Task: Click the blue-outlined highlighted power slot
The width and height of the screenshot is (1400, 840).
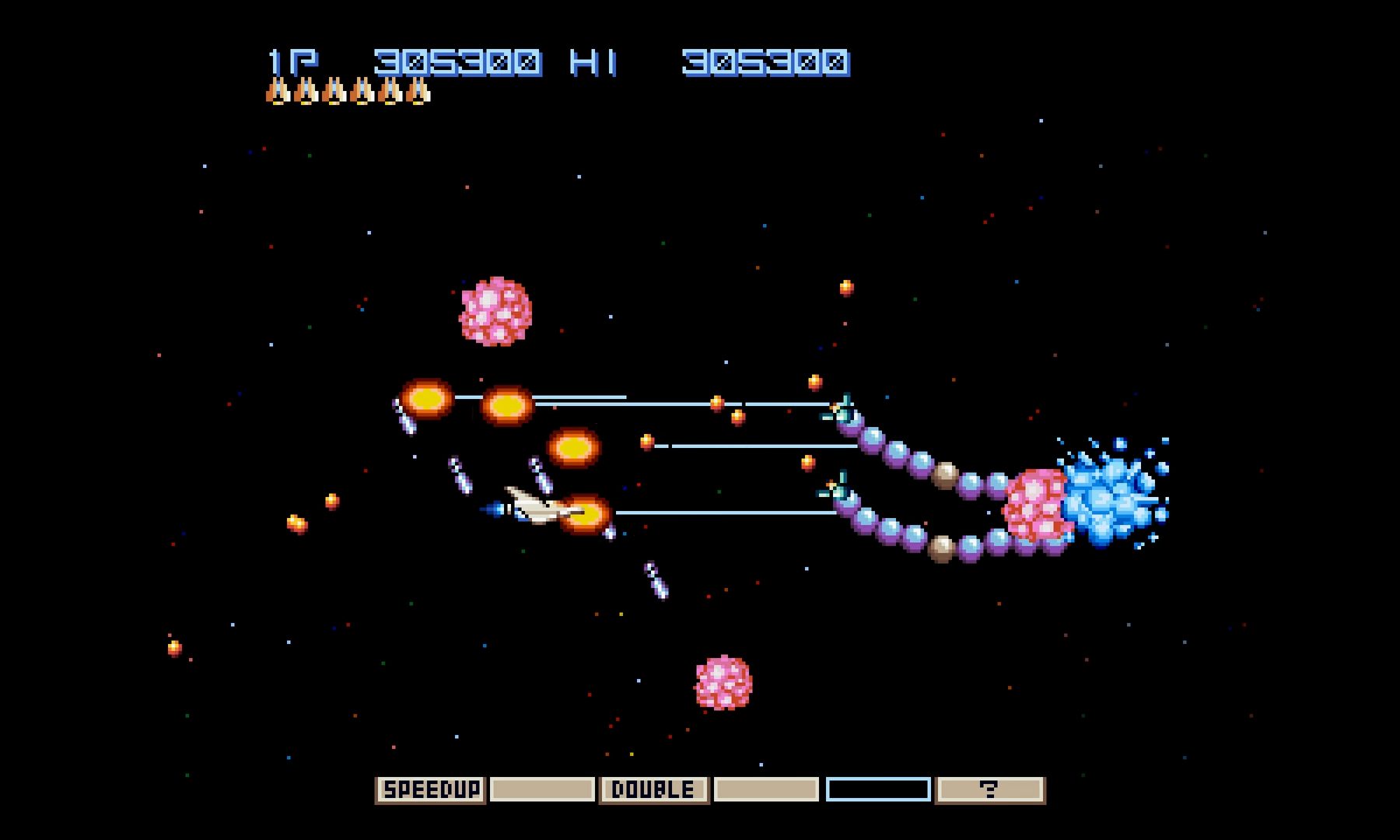Action: [x=878, y=789]
